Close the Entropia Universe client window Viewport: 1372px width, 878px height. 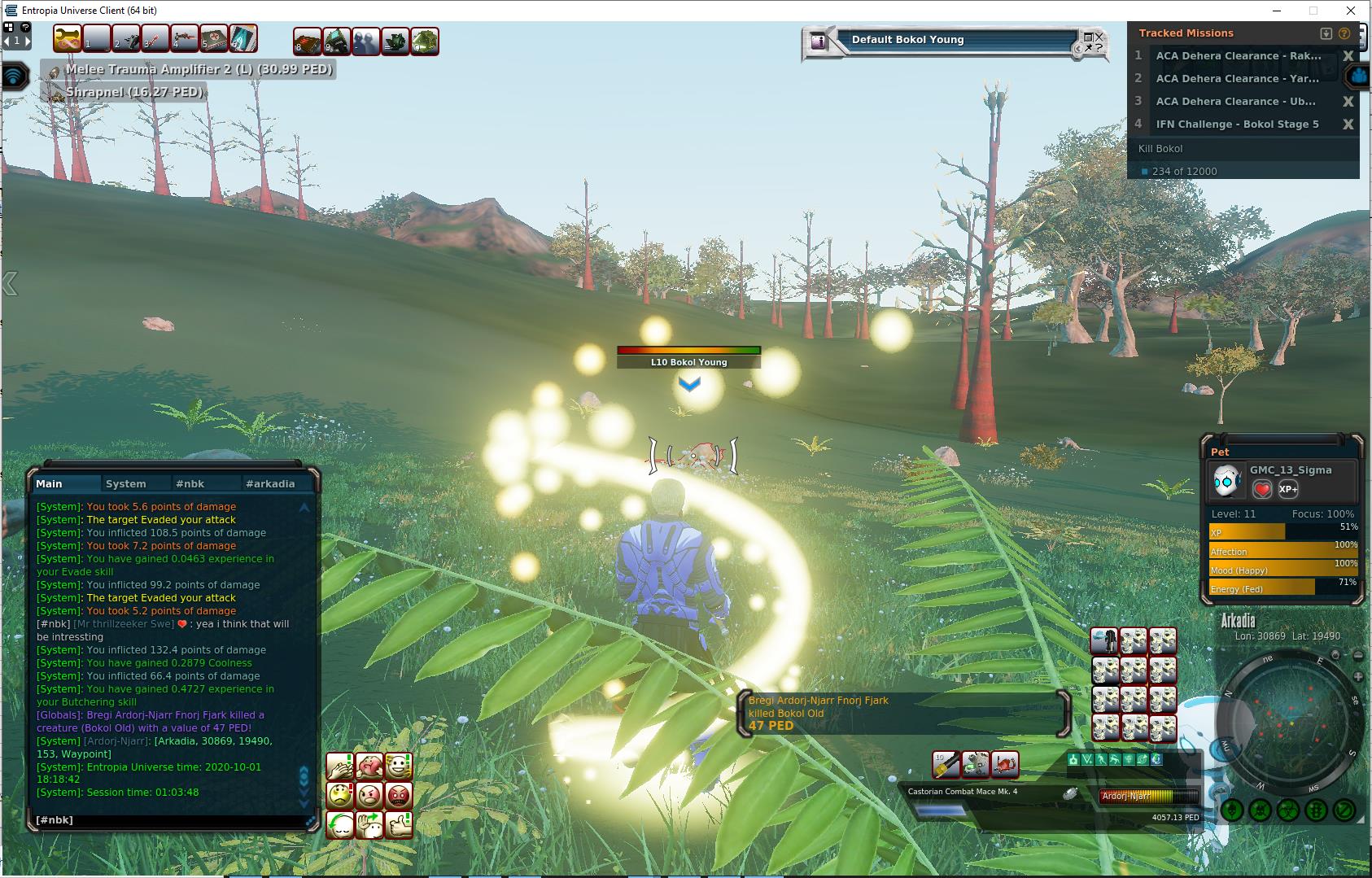click(1351, 11)
